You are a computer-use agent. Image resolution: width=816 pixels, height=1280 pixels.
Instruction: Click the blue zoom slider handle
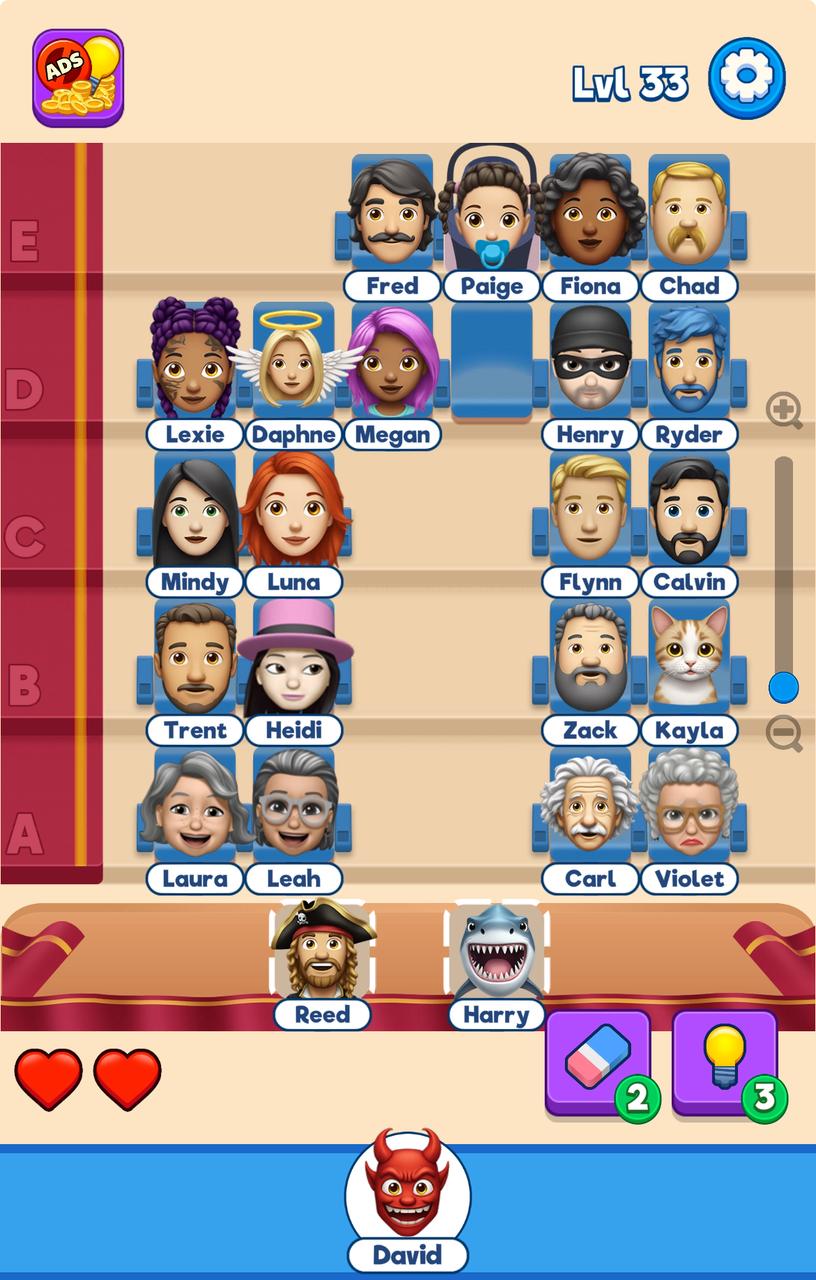click(784, 687)
